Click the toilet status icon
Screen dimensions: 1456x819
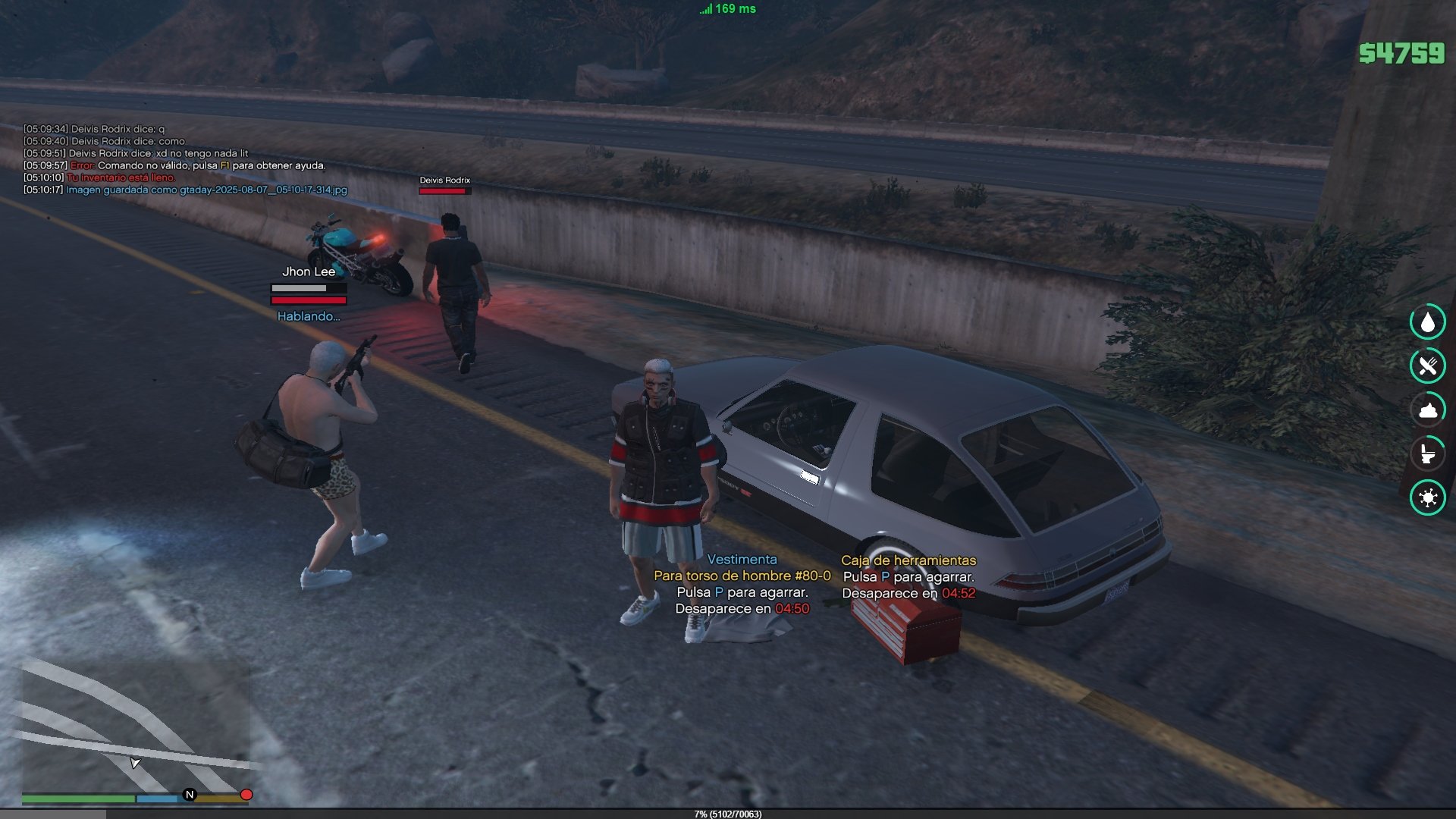(x=1427, y=453)
